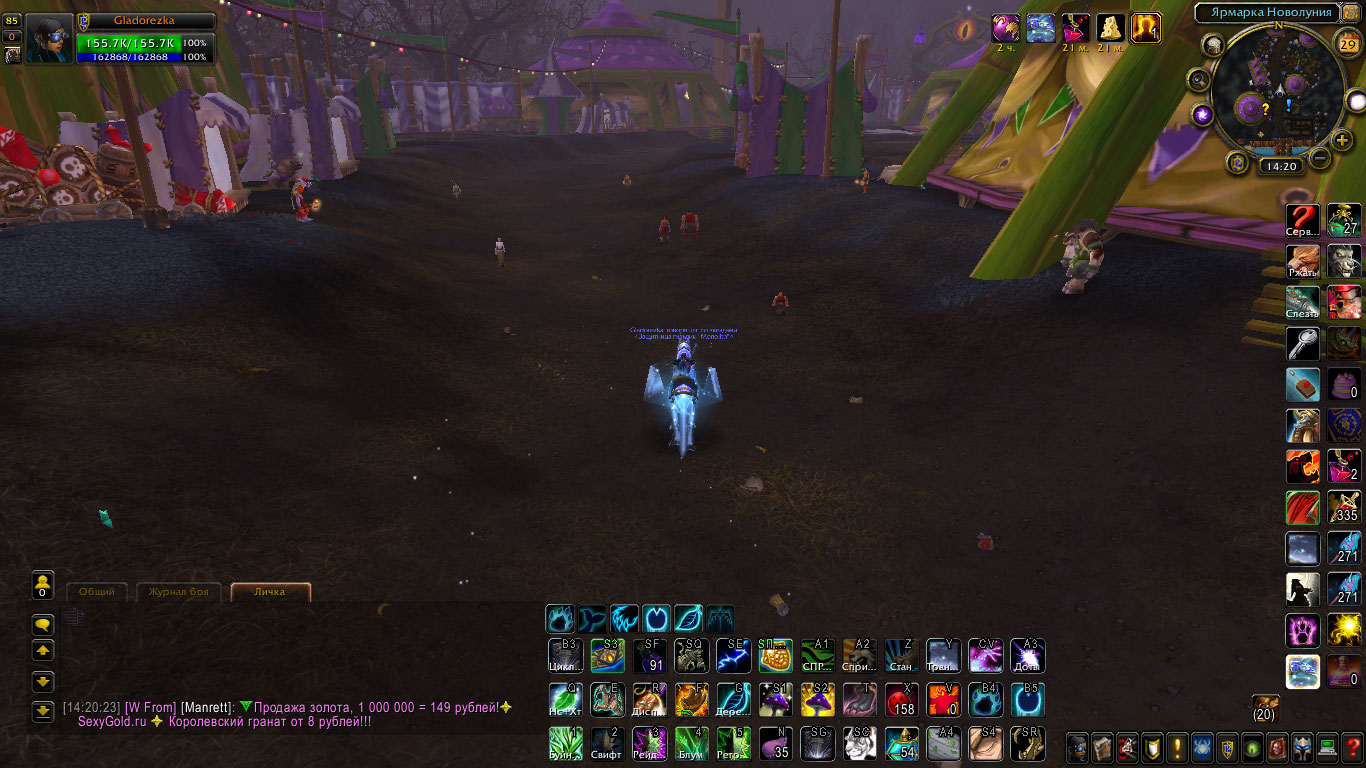The width and height of the screenshot is (1366, 768).
Task: Use the Блум ability on key 4
Action: tap(691, 743)
